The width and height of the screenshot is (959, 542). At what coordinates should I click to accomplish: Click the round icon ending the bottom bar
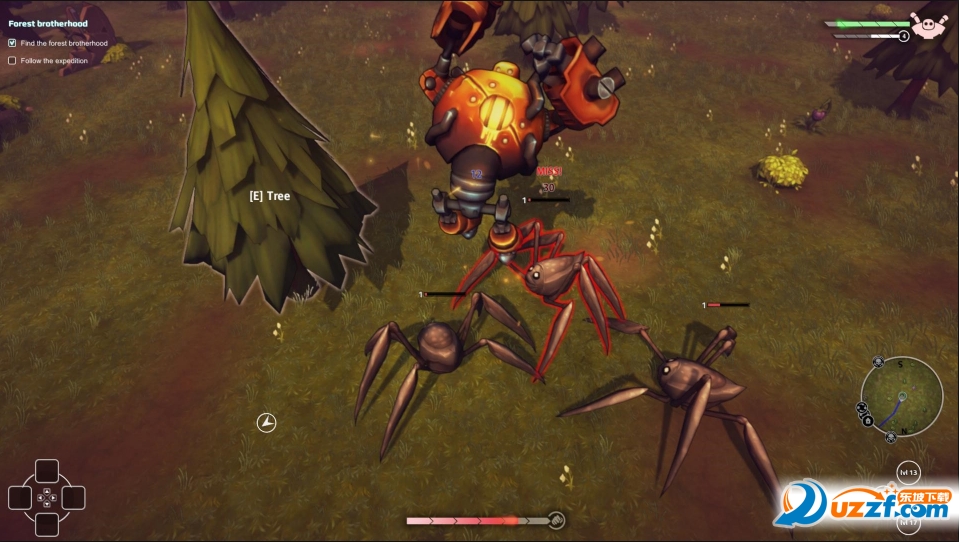coord(557,520)
